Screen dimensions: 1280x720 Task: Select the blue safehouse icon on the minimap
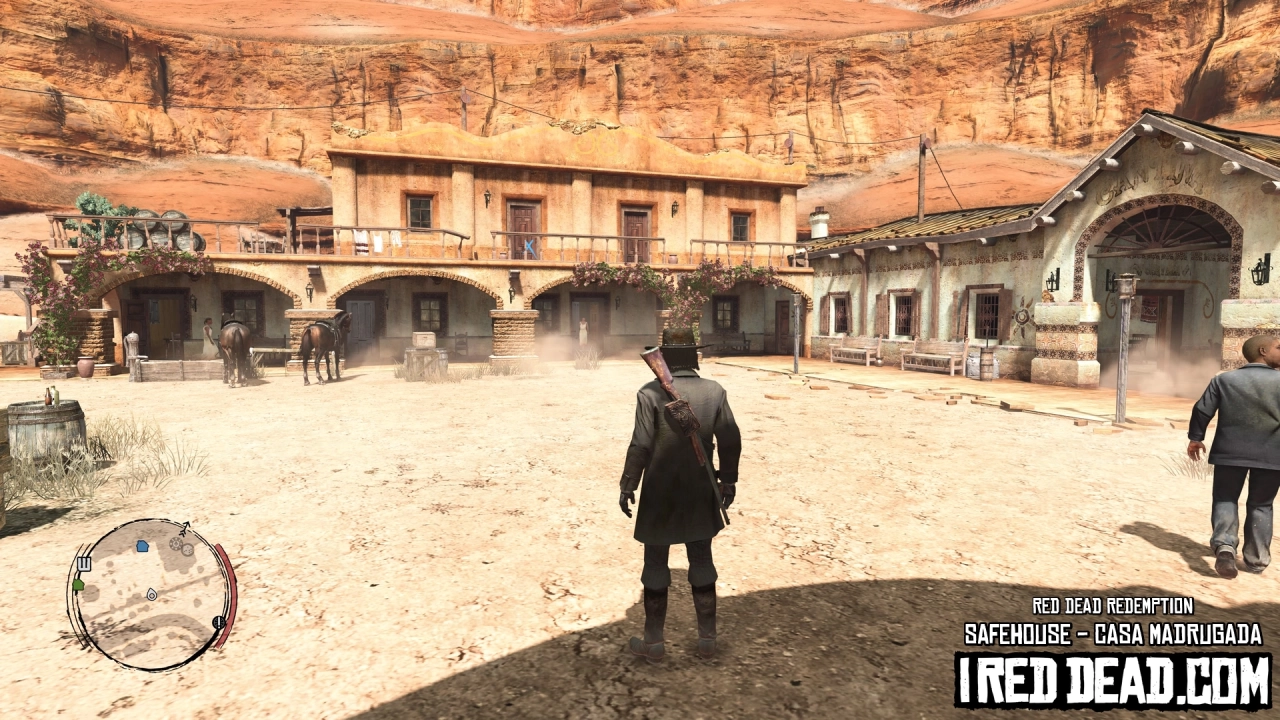point(142,546)
